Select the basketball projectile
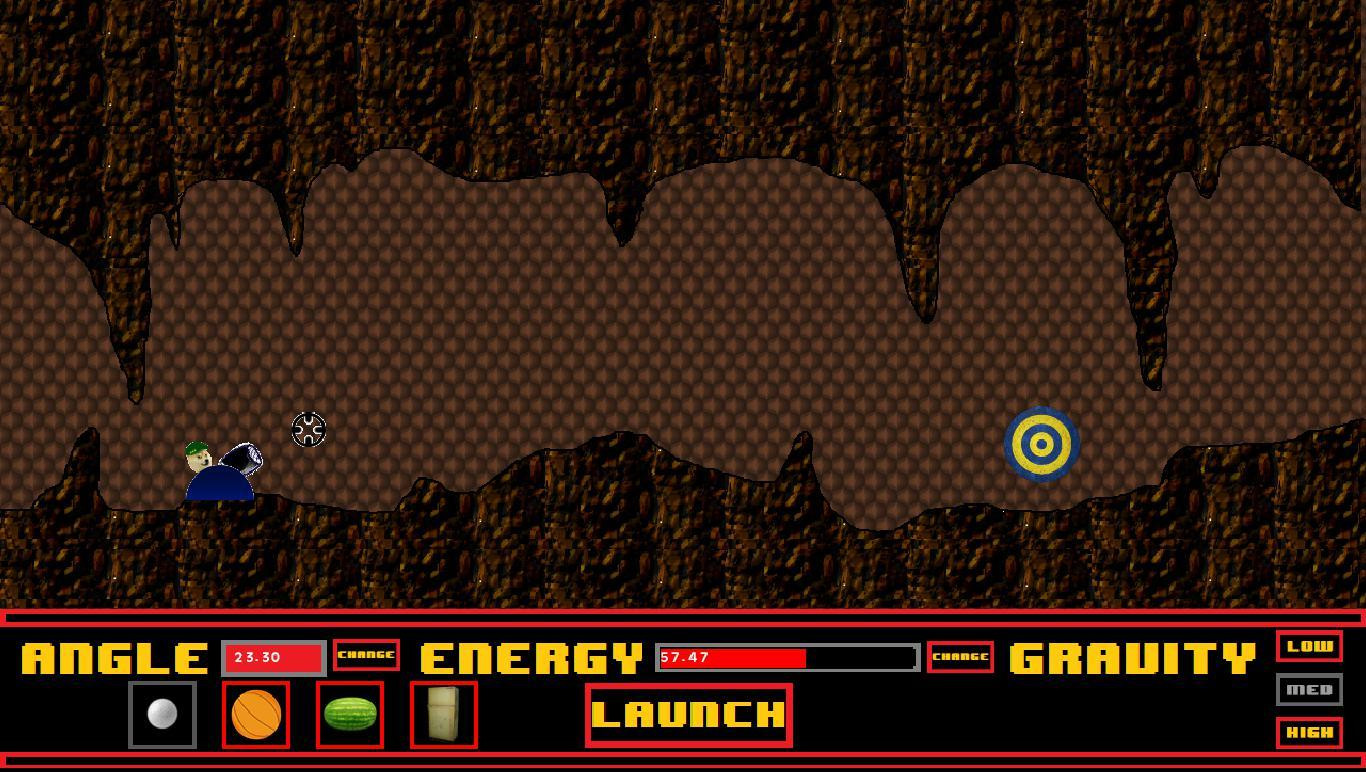The width and height of the screenshot is (1366, 772). (255, 715)
